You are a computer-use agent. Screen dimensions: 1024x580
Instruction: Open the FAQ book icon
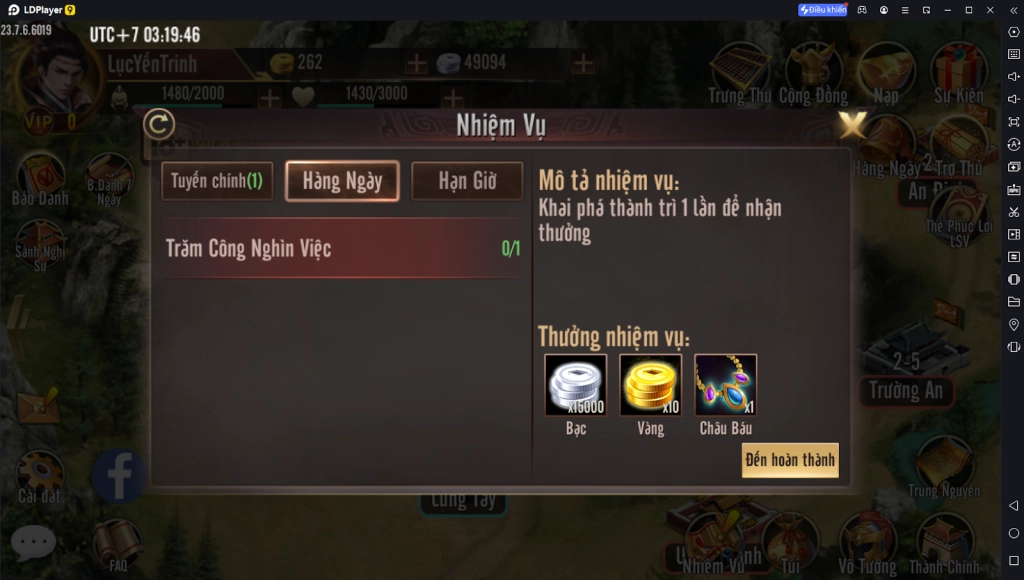[118, 543]
